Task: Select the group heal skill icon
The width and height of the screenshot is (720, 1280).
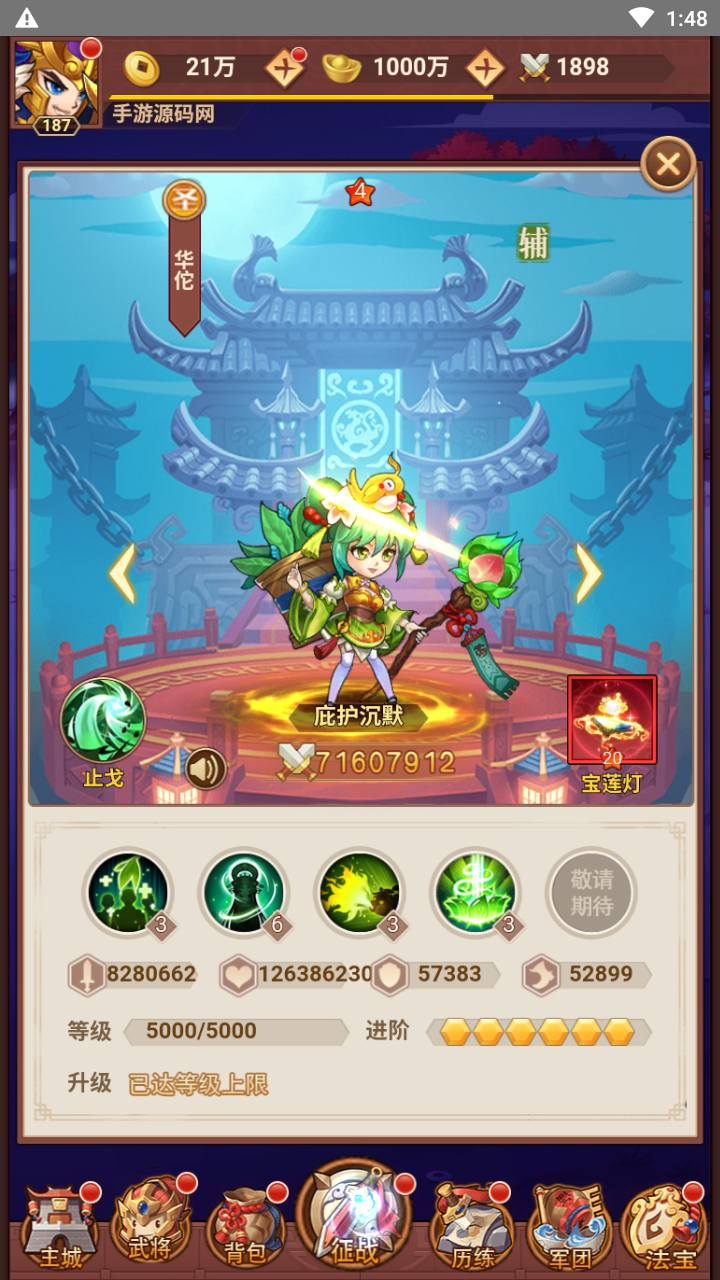Action: tap(127, 890)
